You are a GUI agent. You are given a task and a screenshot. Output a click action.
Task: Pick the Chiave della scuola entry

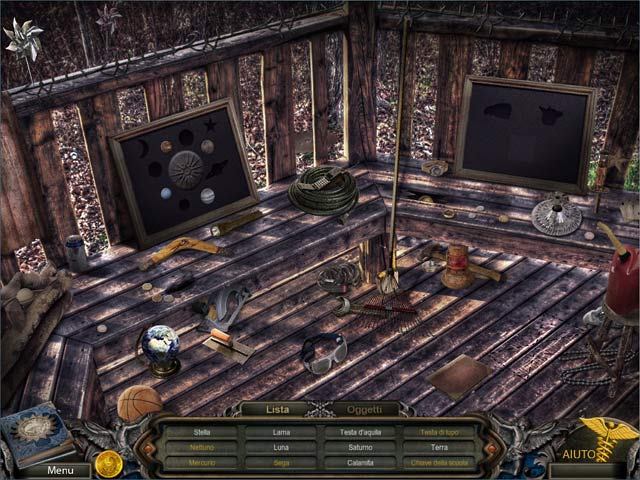pos(439,463)
